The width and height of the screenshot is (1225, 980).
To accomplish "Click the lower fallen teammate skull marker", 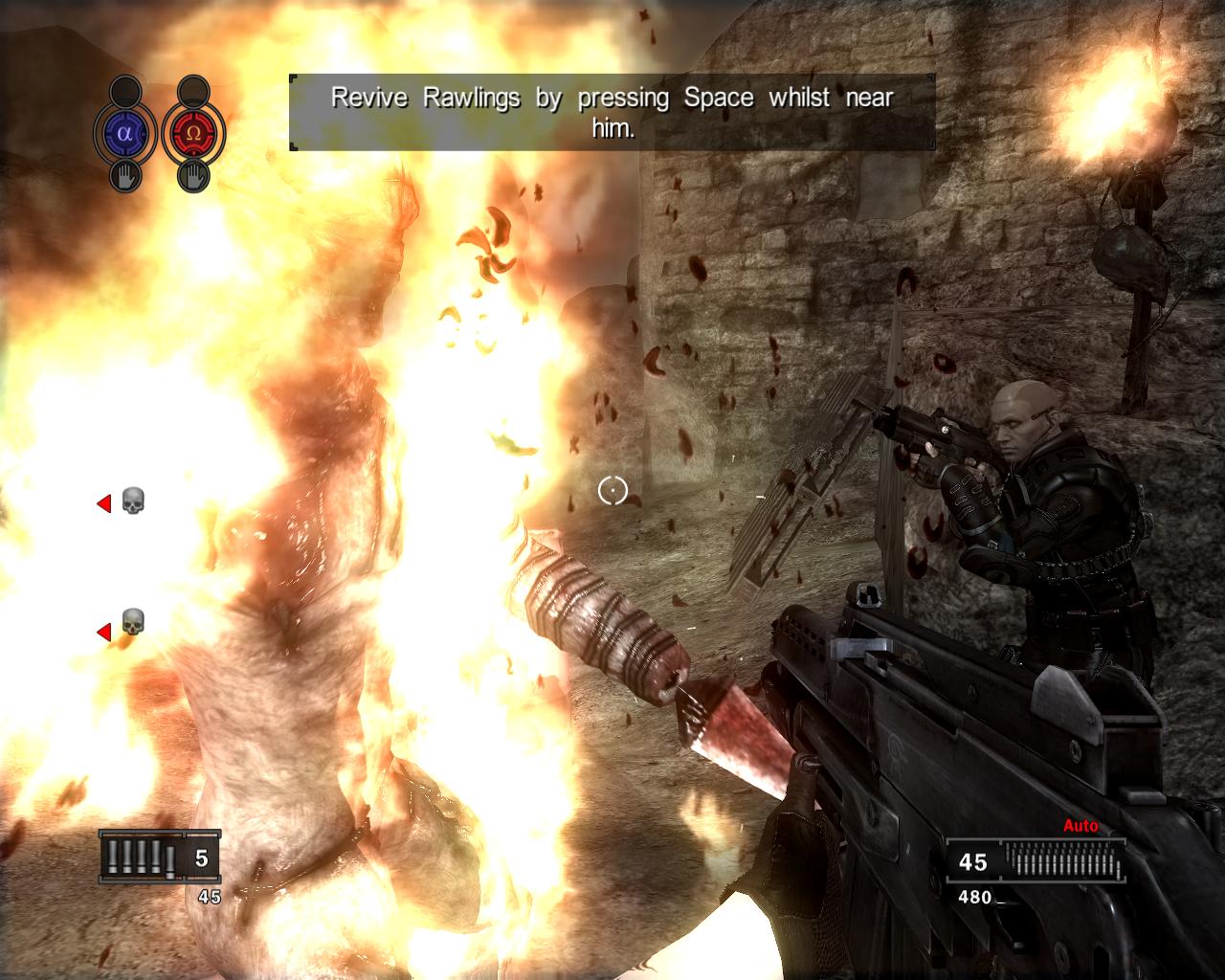I will pyautogui.click(x=132, y=623).
